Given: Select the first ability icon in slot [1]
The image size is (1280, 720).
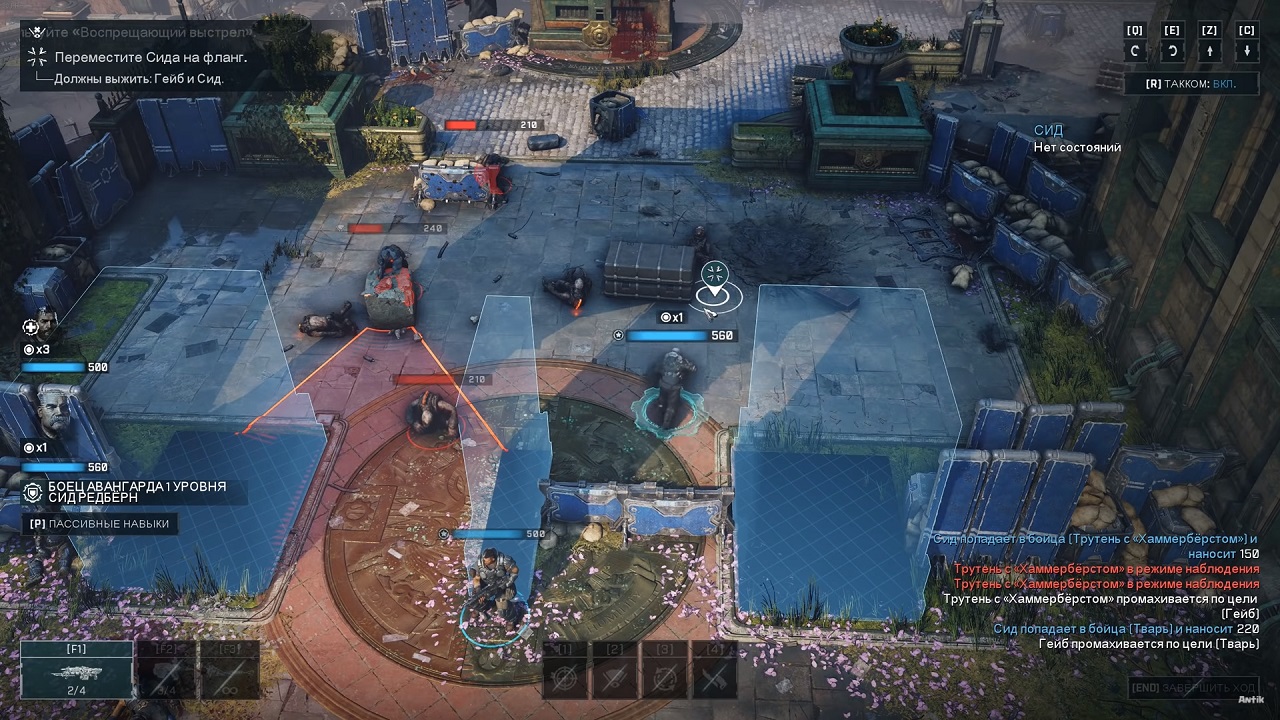Looking at the screenshot, I should pyautogui.click(x=564, y=678).
